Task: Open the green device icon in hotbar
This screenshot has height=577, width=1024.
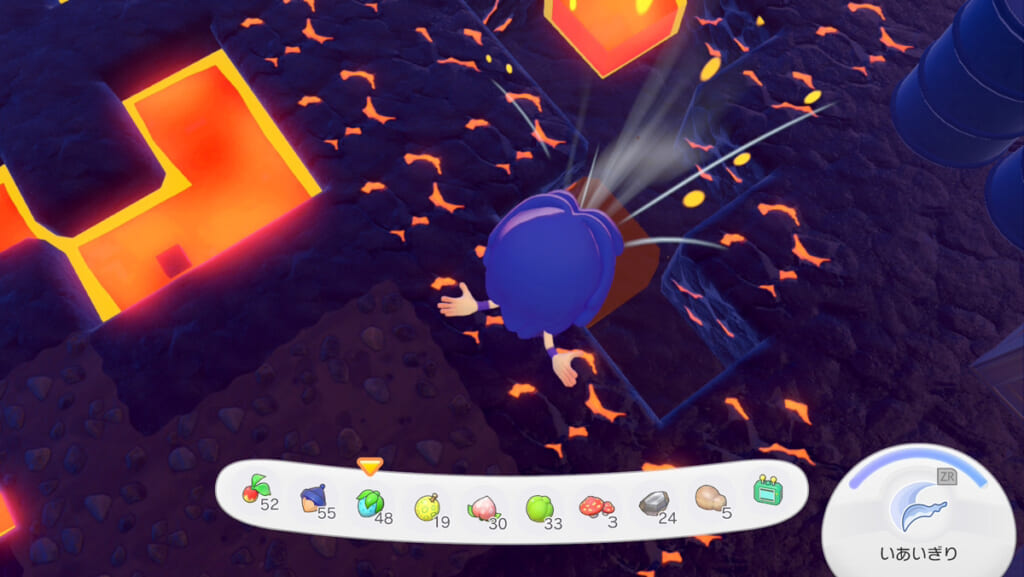Action: coord(767,491)
